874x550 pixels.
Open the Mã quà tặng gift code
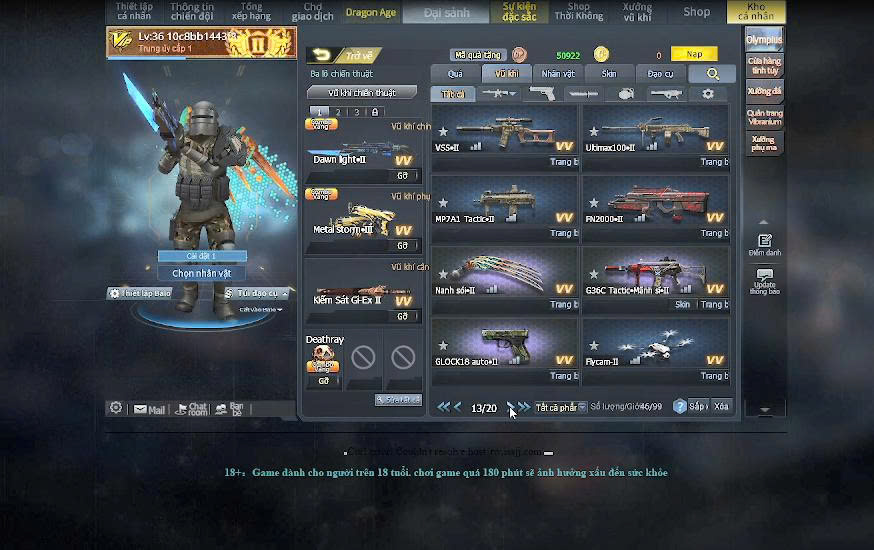(x=478, y=55)
